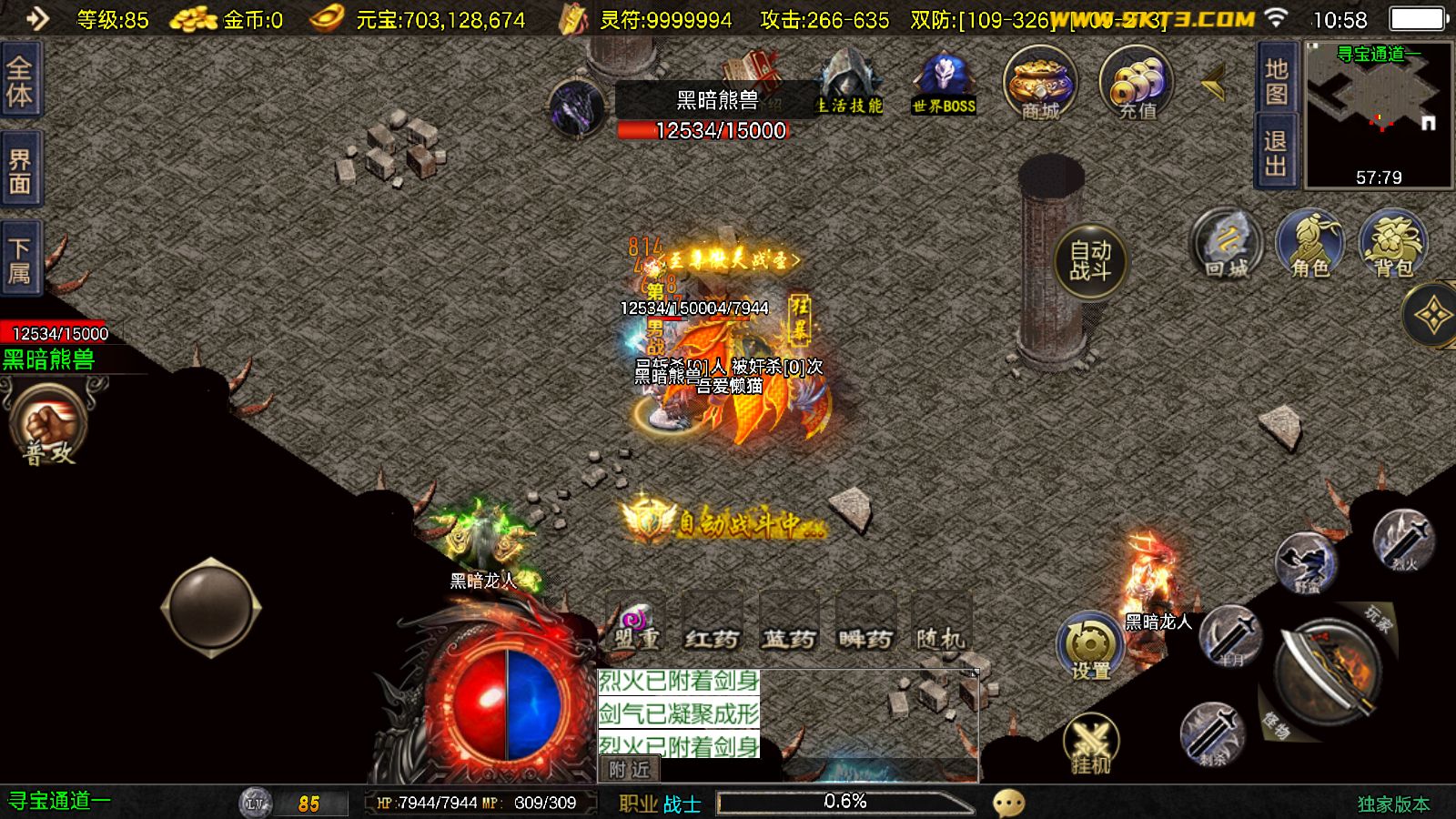
Task: Open the 下属 subordinates tab
Action: pyautogui.click(x=20, y=260)
